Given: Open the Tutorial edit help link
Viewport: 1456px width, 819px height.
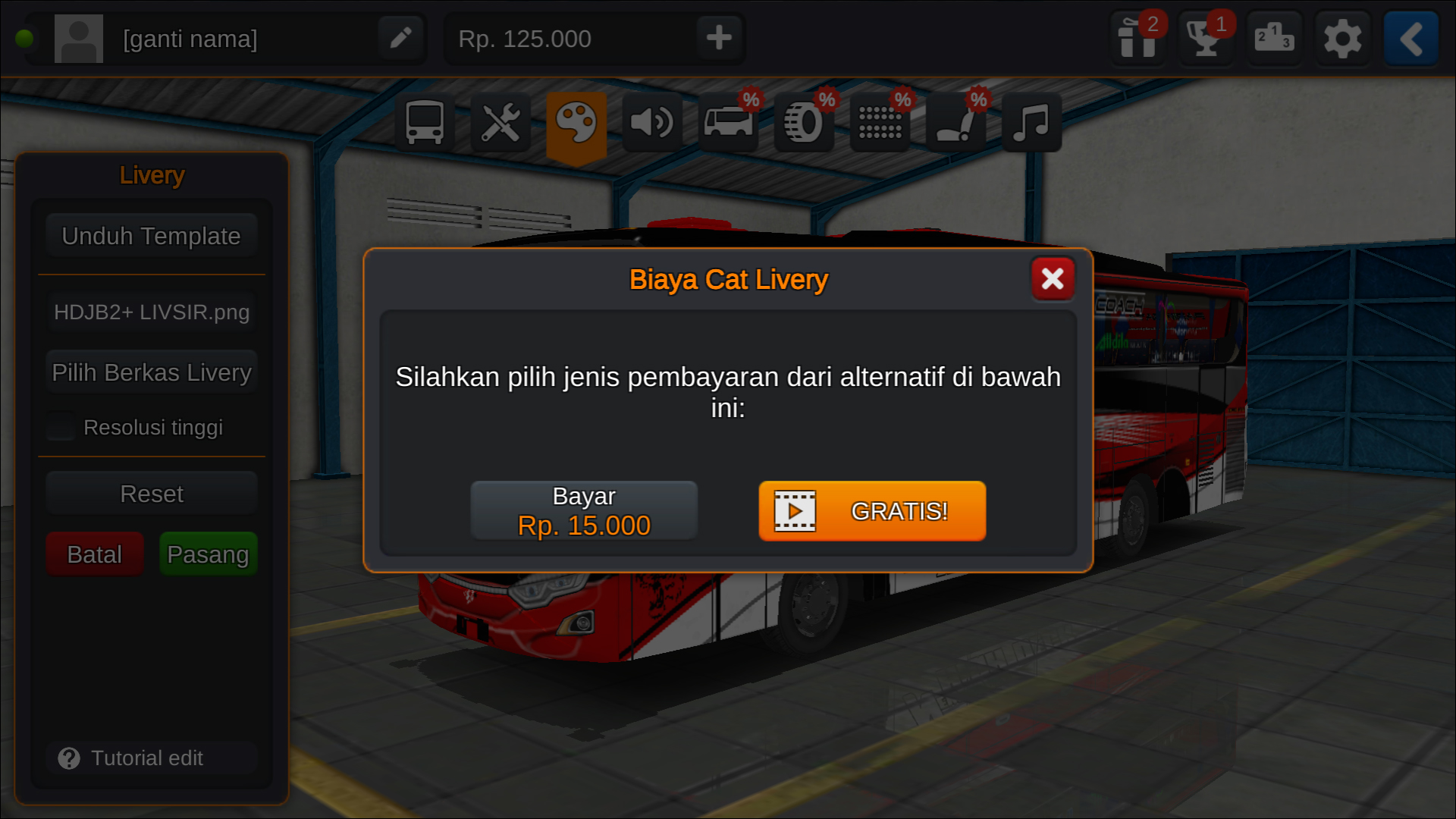Looking at the screenshot, I should [x=151, y=758].
